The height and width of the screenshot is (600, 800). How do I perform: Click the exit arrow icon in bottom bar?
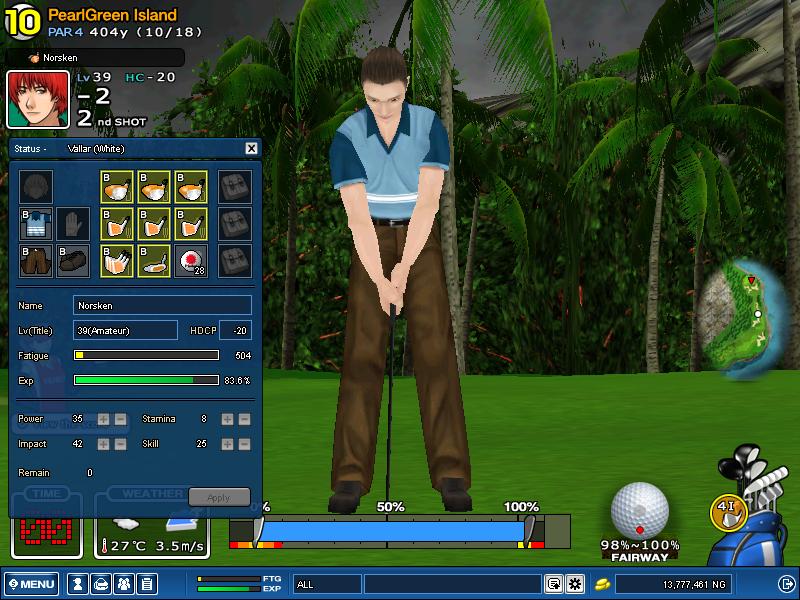pyautogui.click(x=786, y=584)
